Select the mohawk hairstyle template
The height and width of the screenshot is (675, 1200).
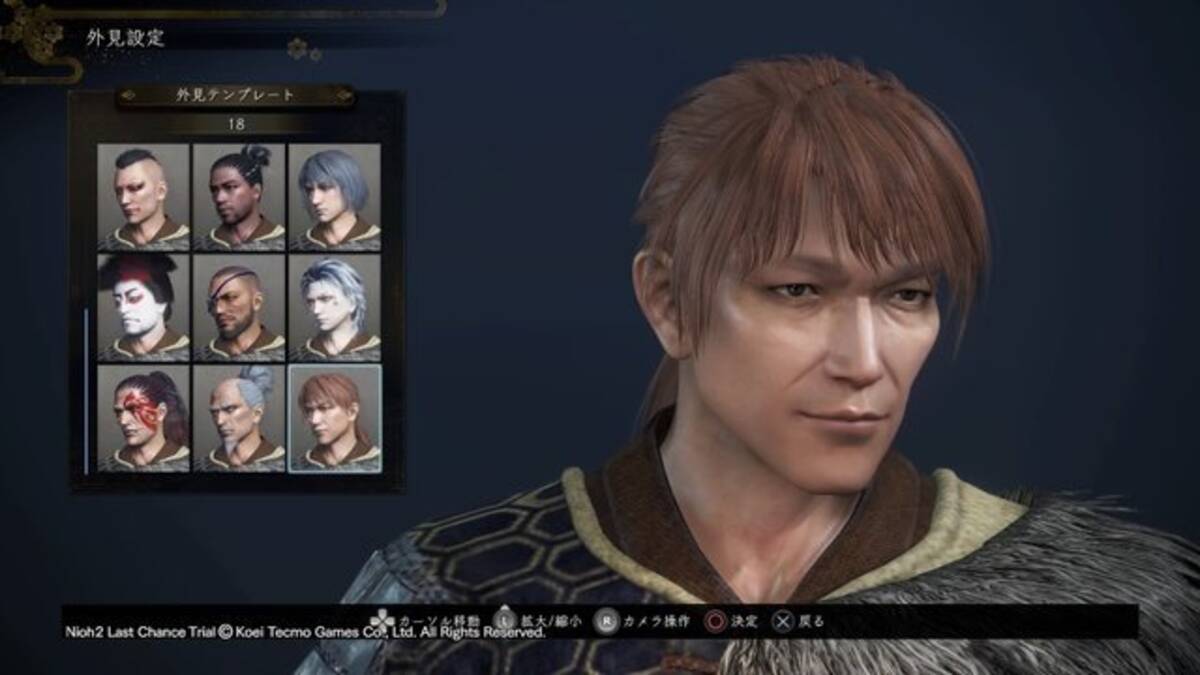click(x=143, y=196)
